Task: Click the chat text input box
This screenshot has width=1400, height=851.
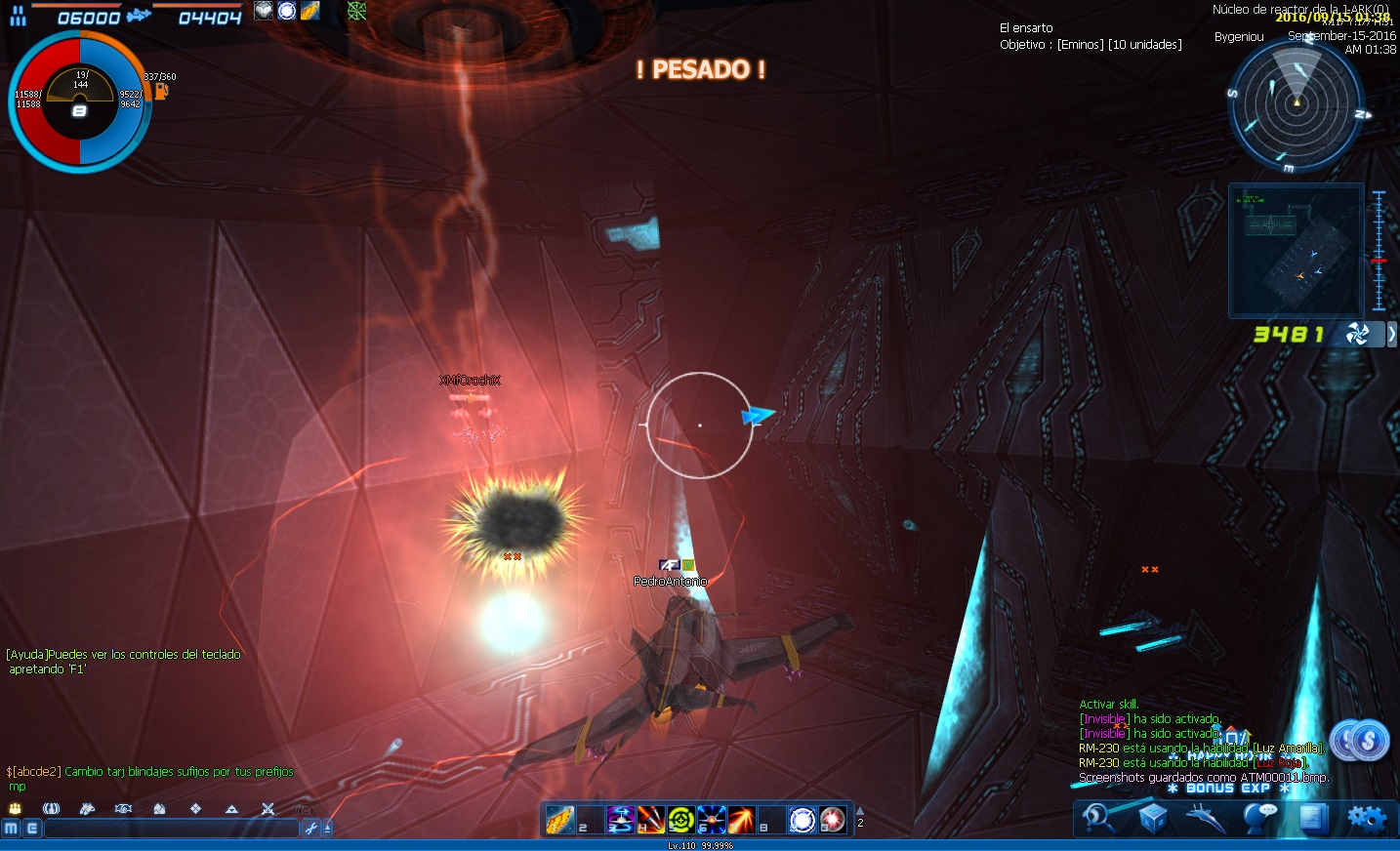Action: coord(171,829)
